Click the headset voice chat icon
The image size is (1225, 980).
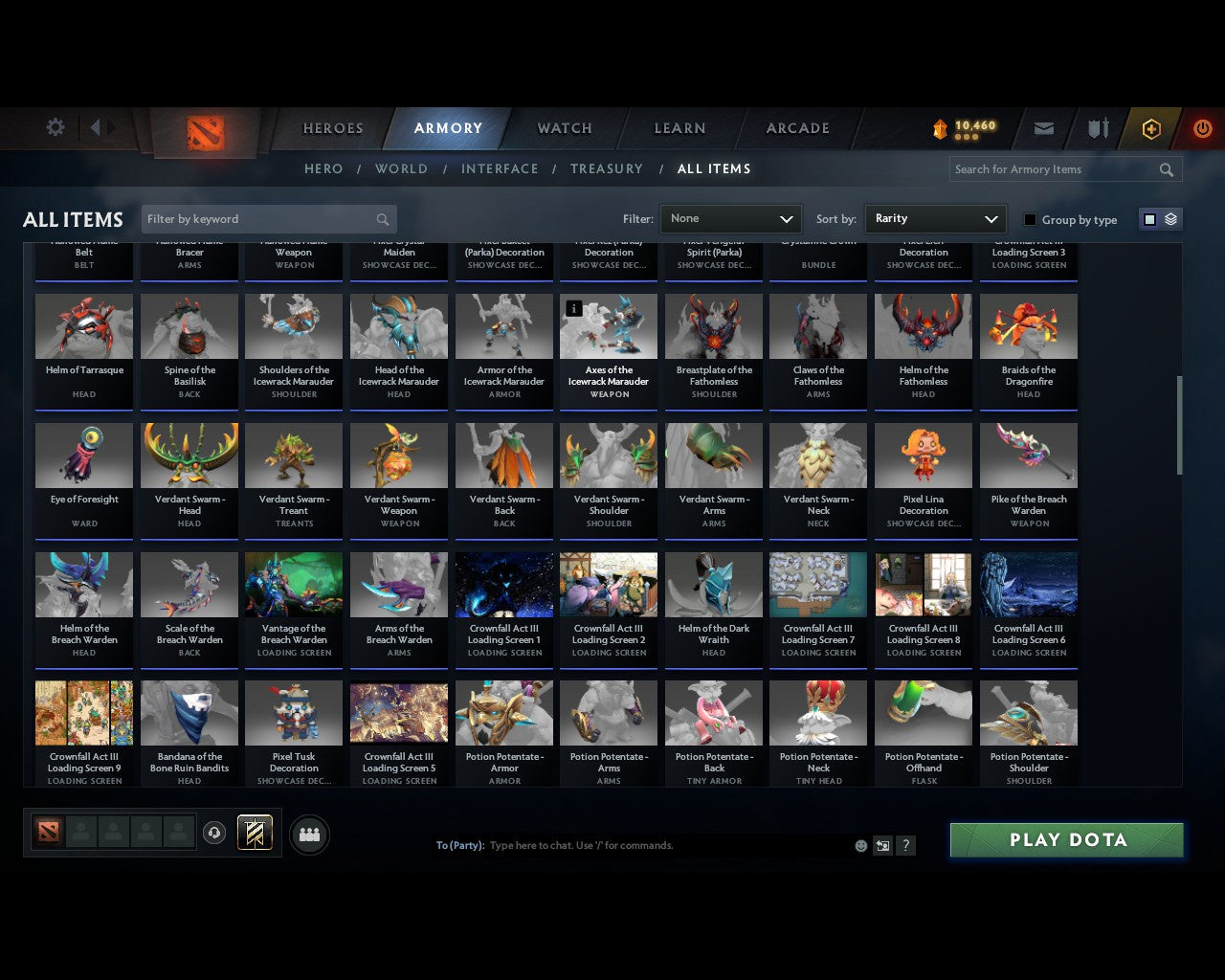[x=215, y=833]
